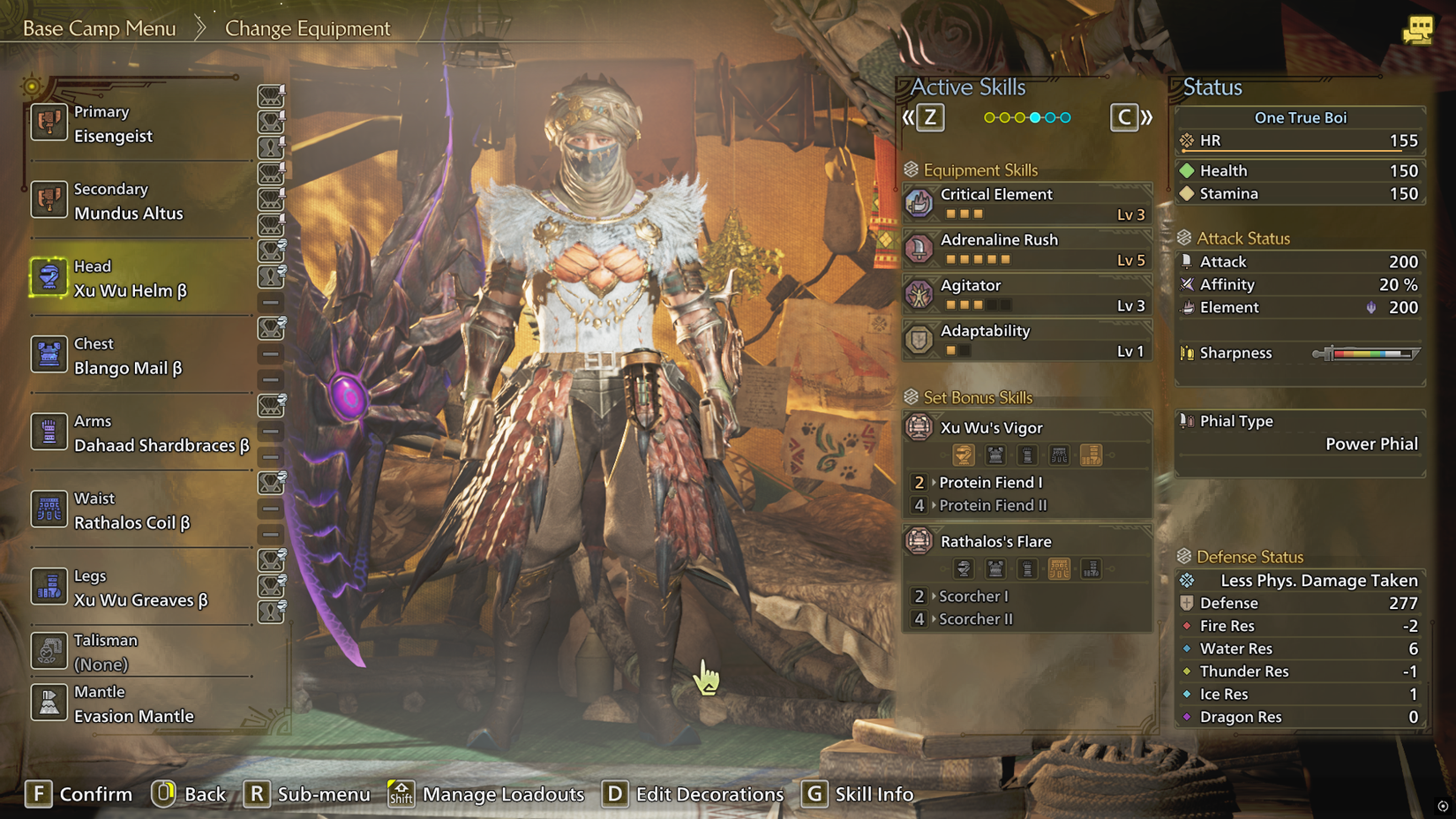
Task: Open the chat message icon in top-right corner
Action: pos(1420,29)
